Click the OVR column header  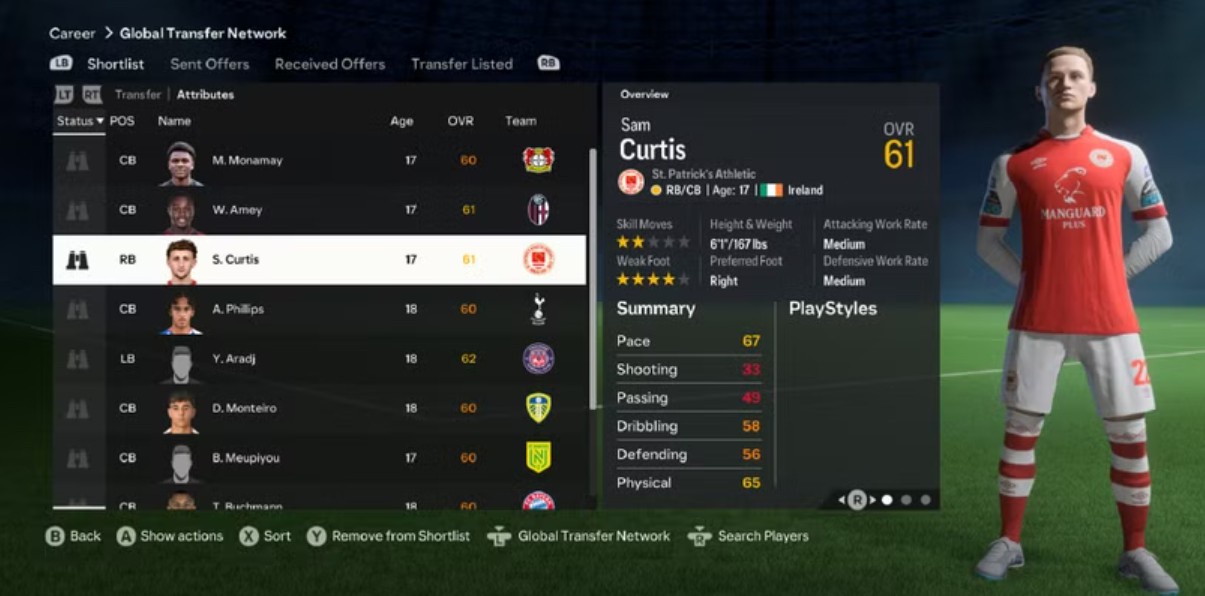tap(460, 121)
